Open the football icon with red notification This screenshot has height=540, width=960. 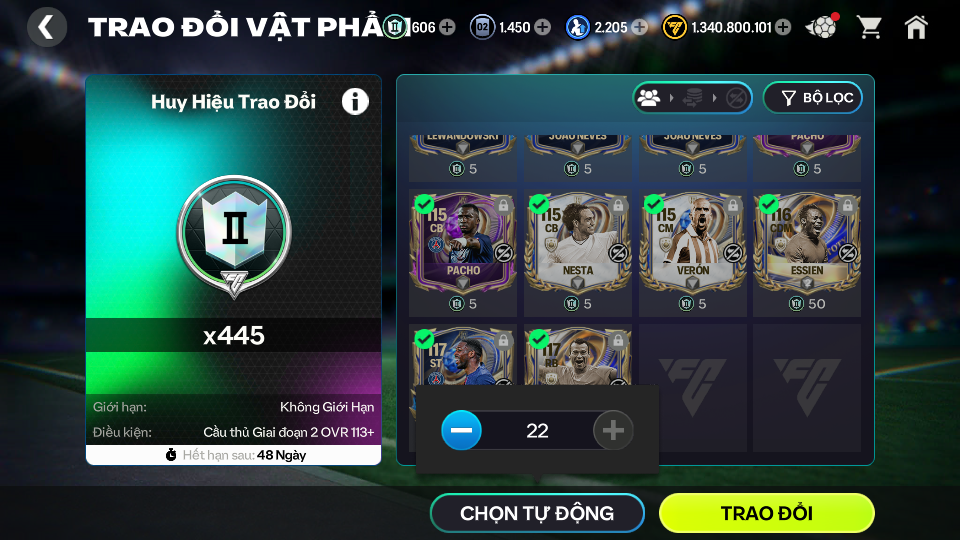[822, 27]
